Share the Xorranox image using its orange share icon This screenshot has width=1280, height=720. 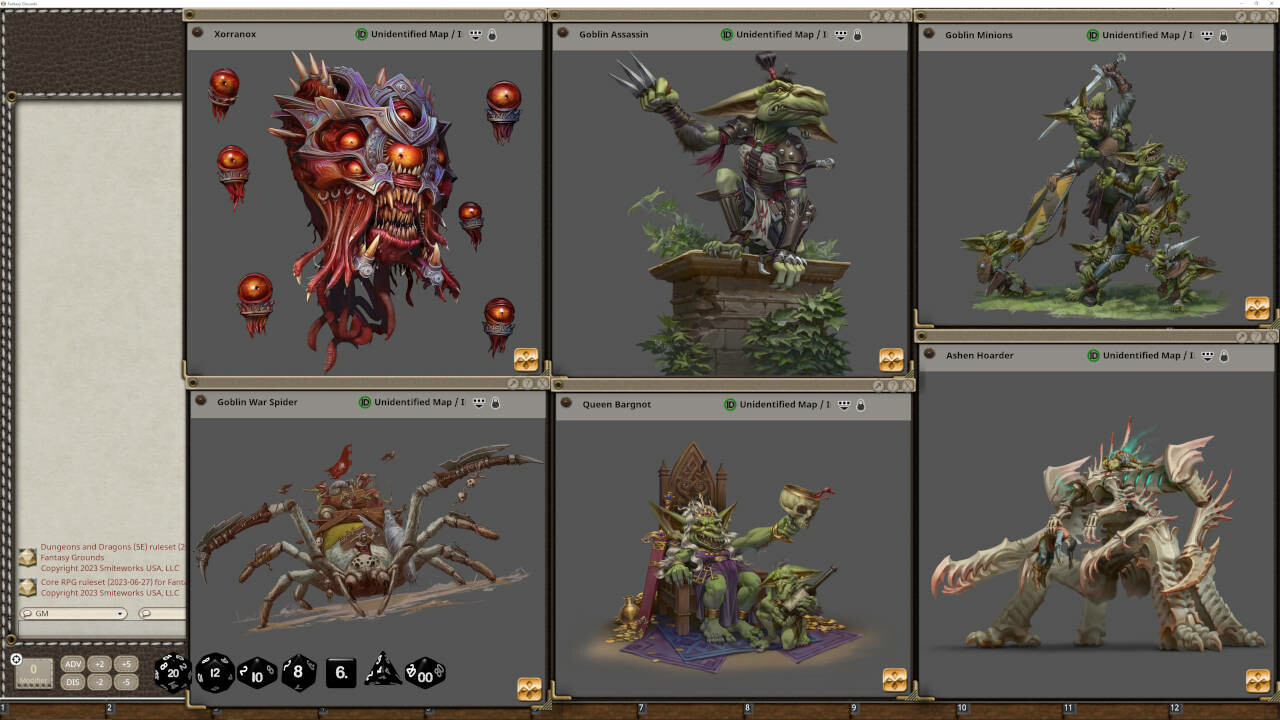pos(524,357)
